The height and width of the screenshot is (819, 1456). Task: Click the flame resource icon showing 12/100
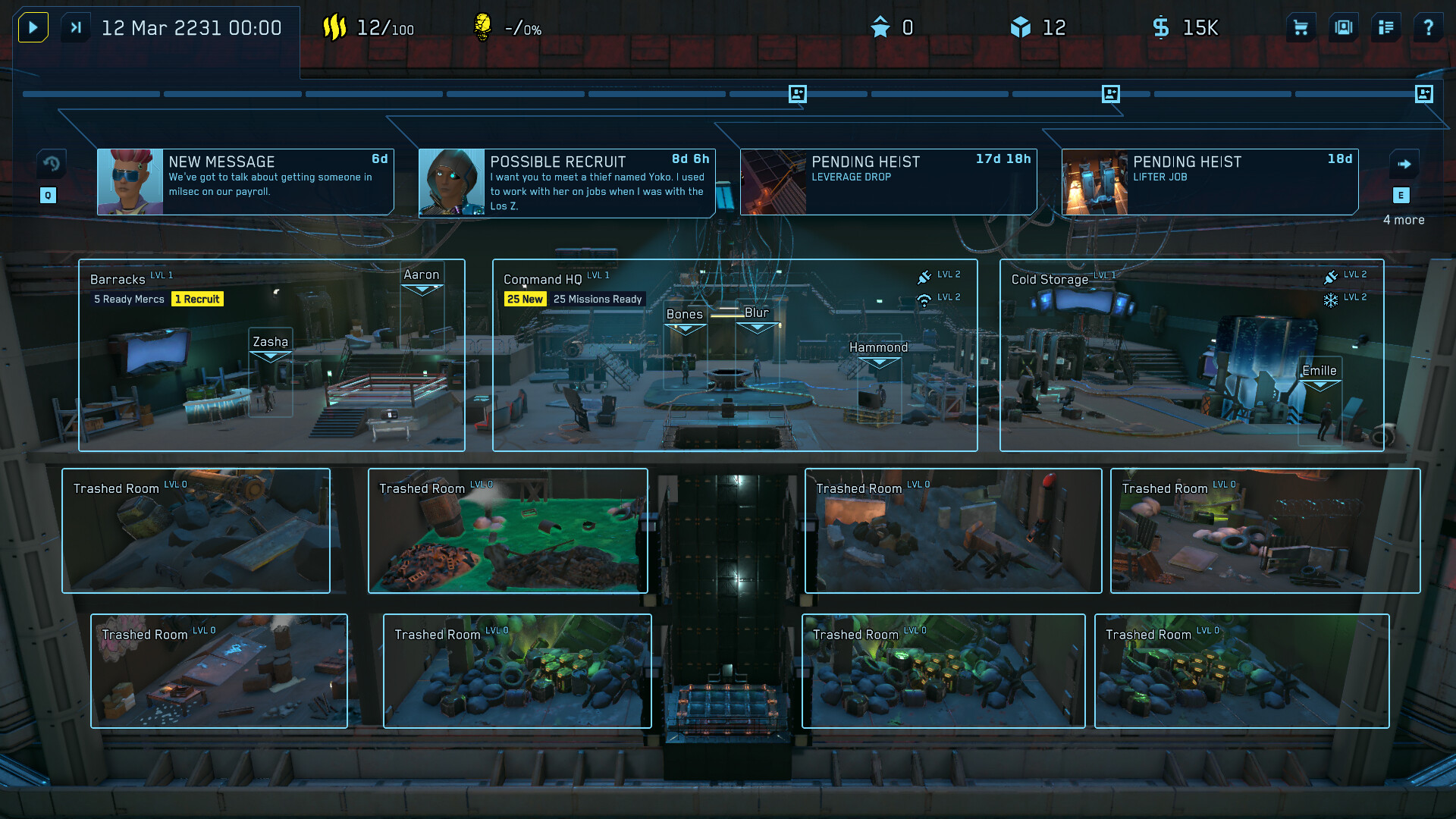click(x=336, y=27)
